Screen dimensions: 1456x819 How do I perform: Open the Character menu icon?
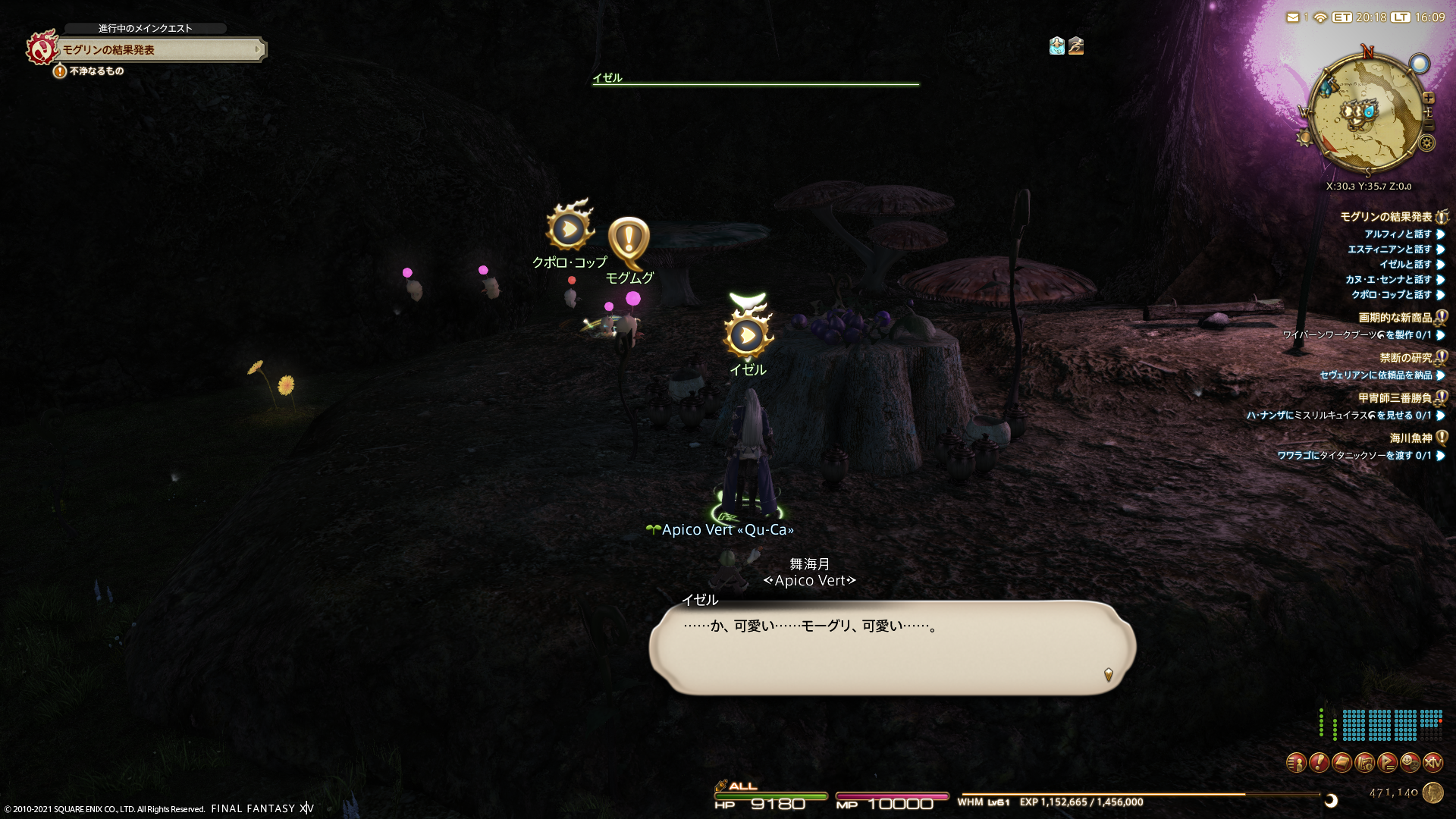pyautogui.click(x=1296, y=762)
